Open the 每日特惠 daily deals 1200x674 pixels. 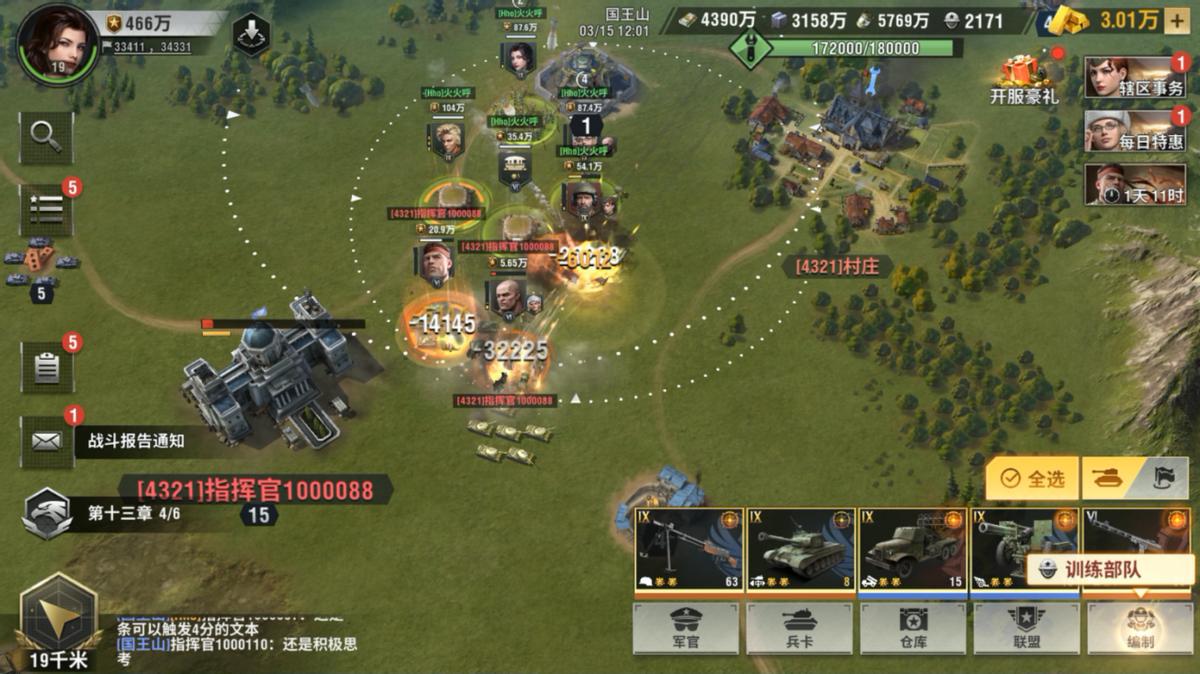click(1135, 131)
